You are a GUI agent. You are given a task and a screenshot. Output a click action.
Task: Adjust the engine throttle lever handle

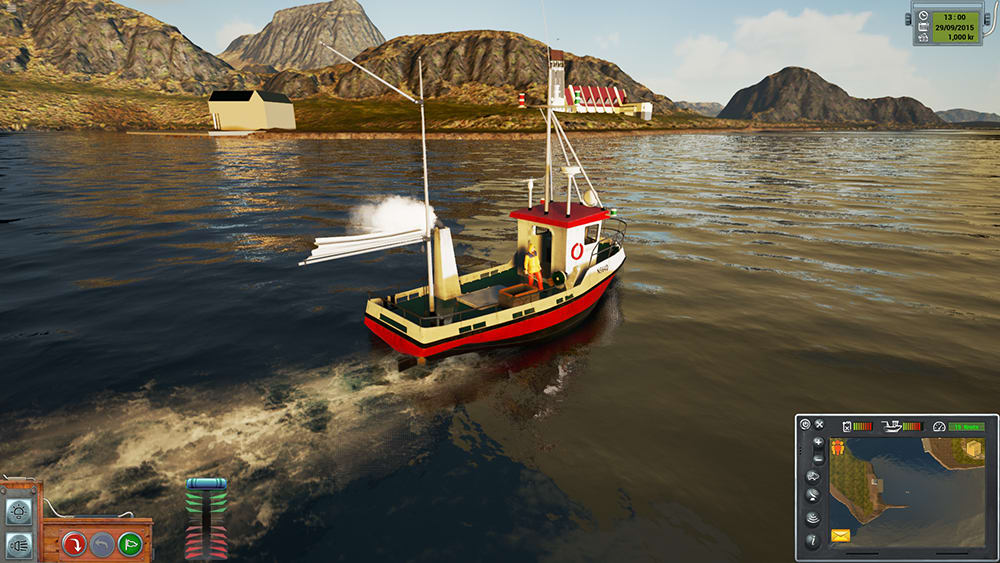[206, 484]
